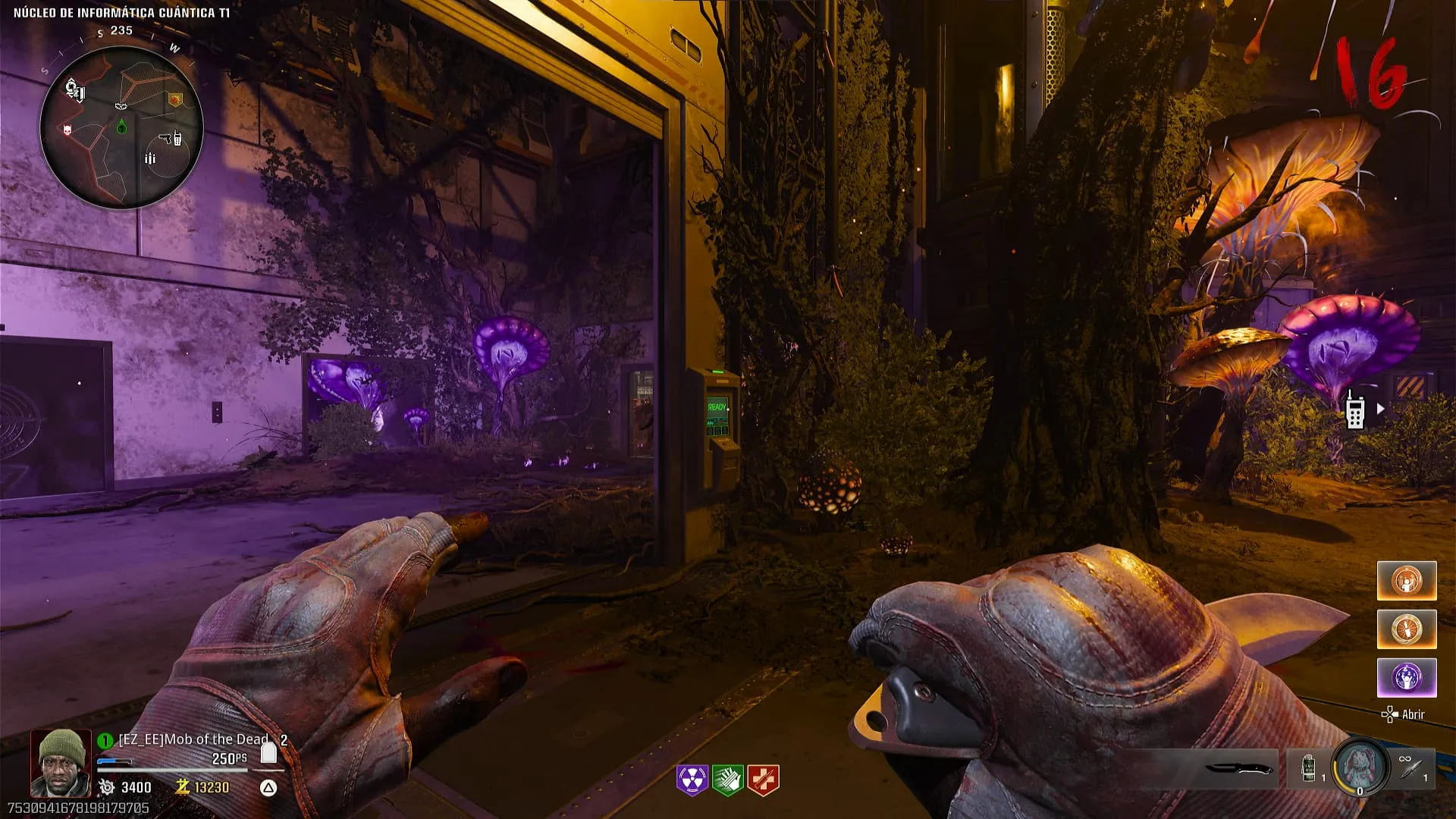This screenshot has width=1456, height=819.
Task: Select the knife weapon slot
Action: coord(1238,769)
